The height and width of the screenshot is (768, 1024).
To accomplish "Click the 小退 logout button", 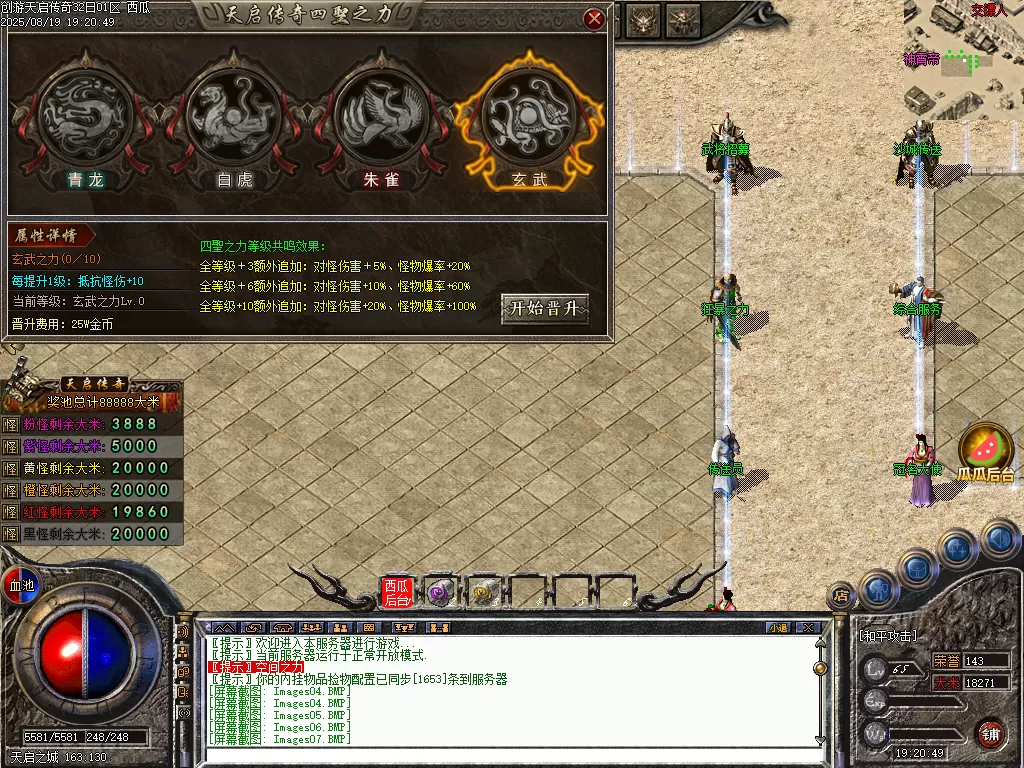I will 778,628.
